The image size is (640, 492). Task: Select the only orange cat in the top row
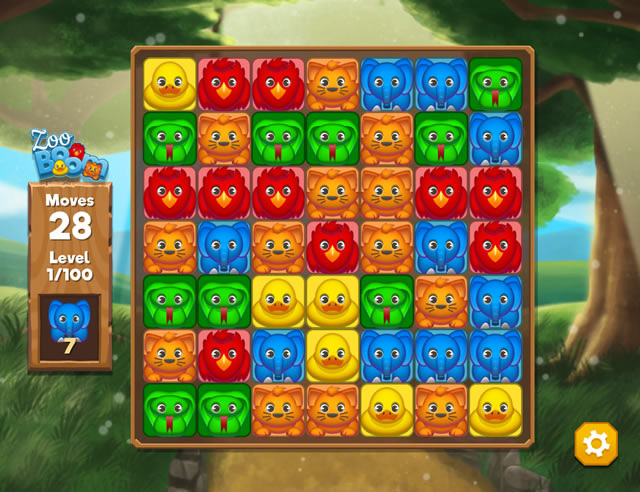click(332, 84)
